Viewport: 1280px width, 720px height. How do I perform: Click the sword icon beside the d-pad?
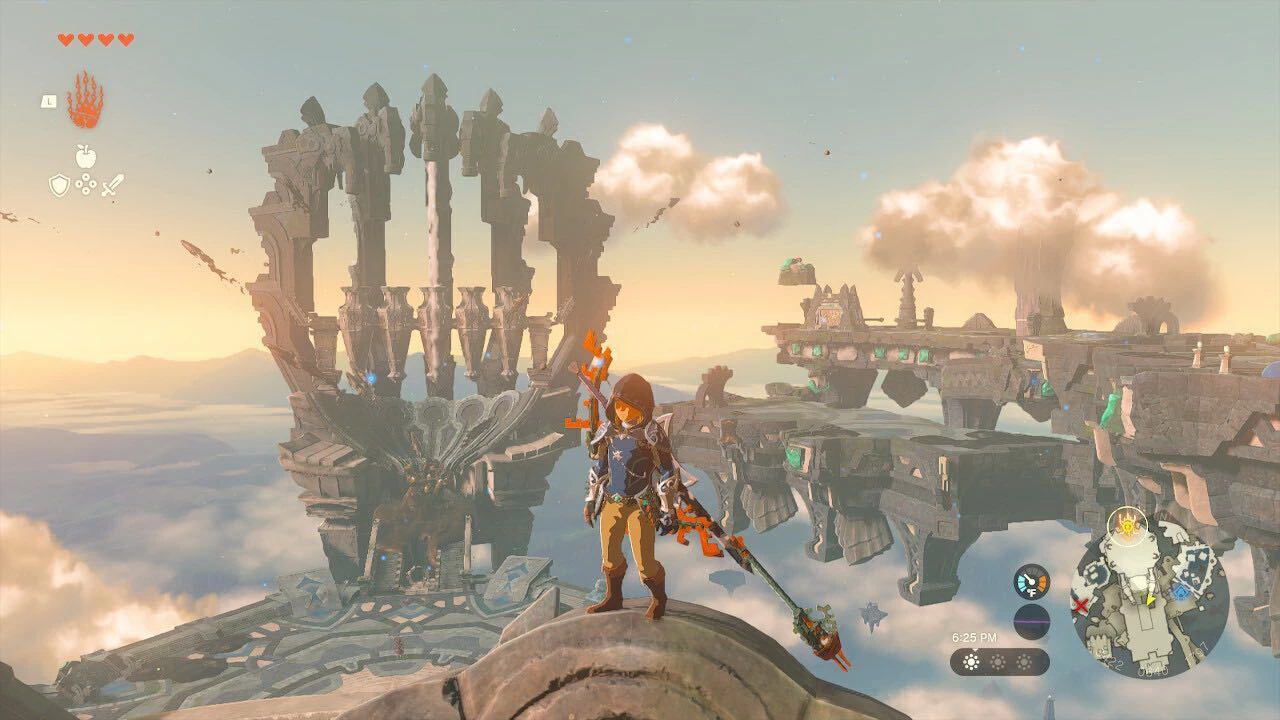[112, 185]
